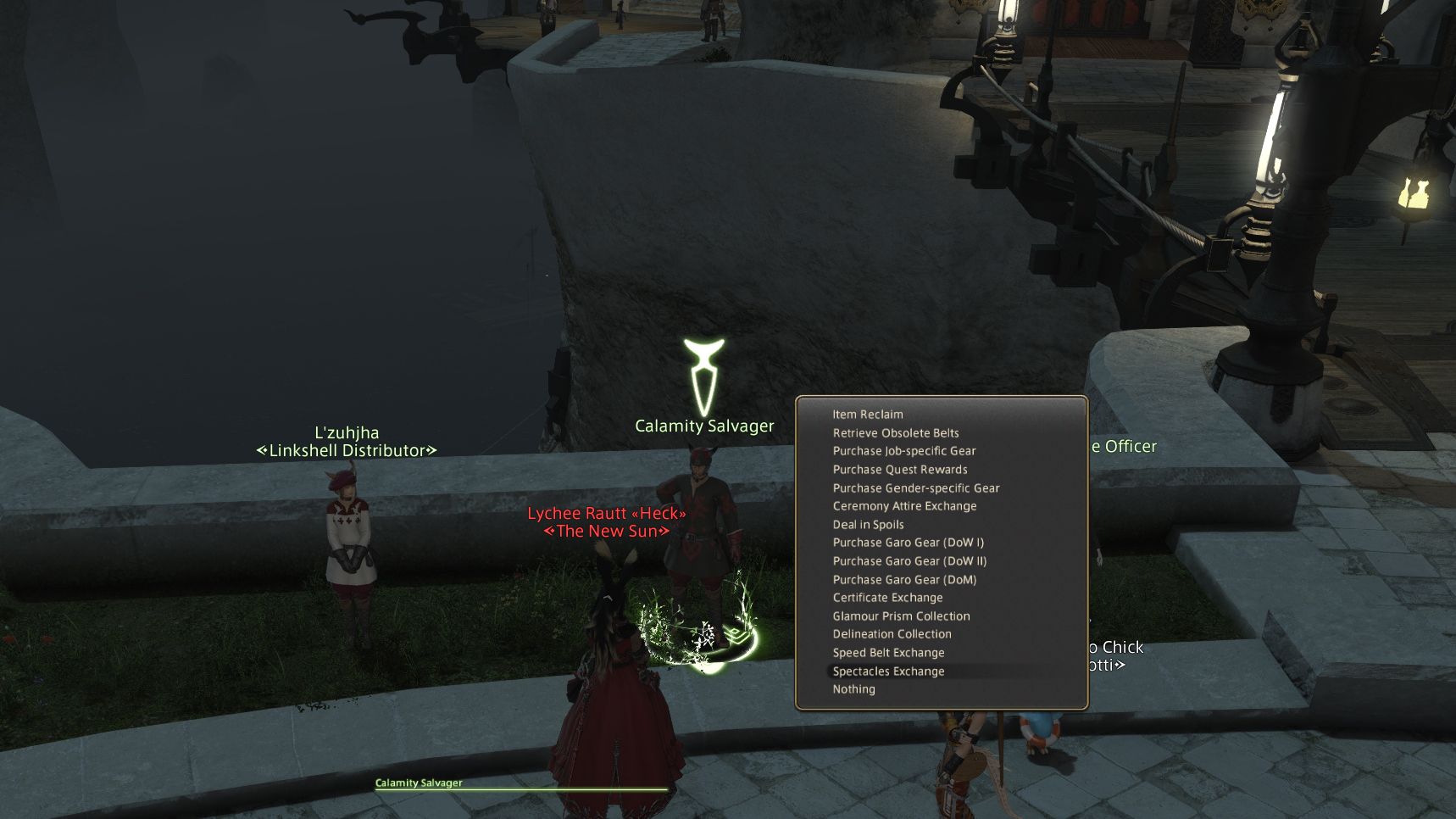This screenshot has height=819, width=1456.
Task: Click L'zuhjha the Linkshell Distributor
Action: [348, 441]
